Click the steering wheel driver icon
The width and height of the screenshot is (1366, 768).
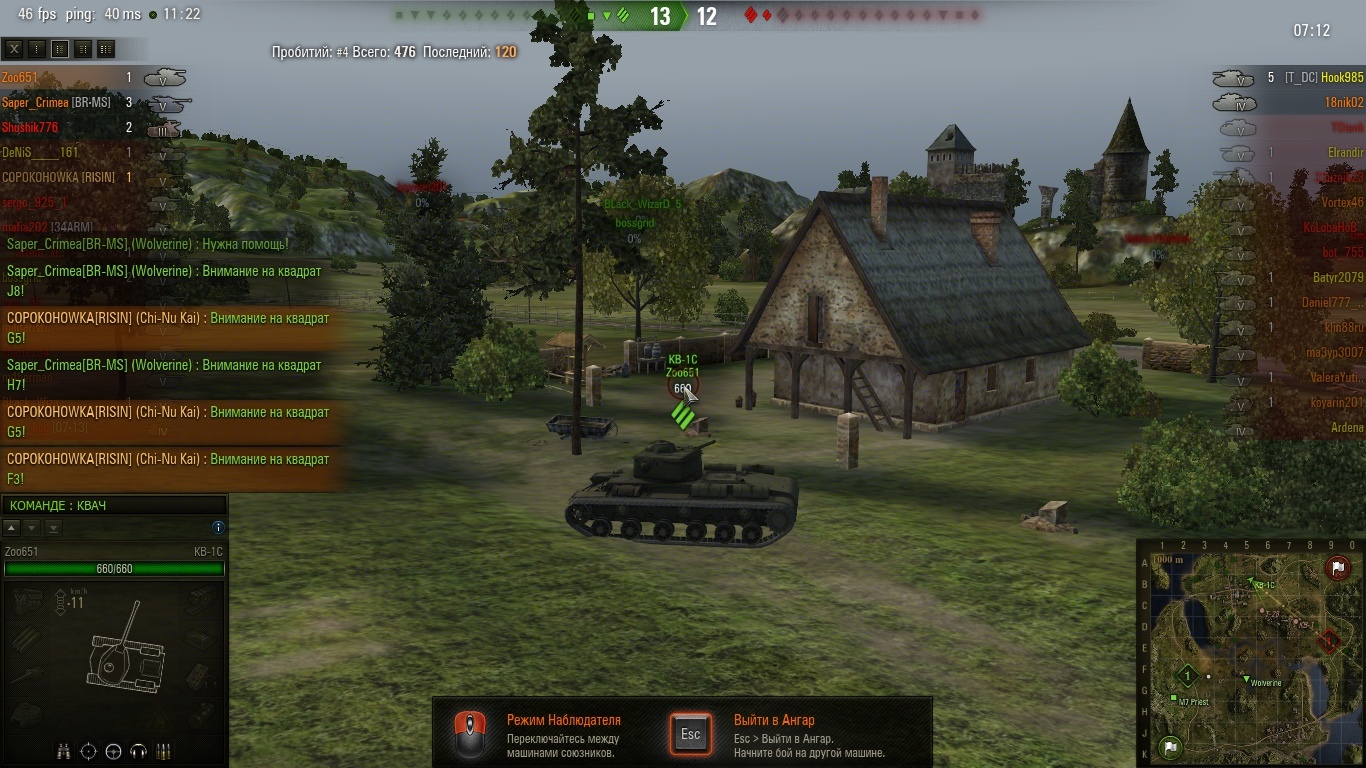coord(113,751)
